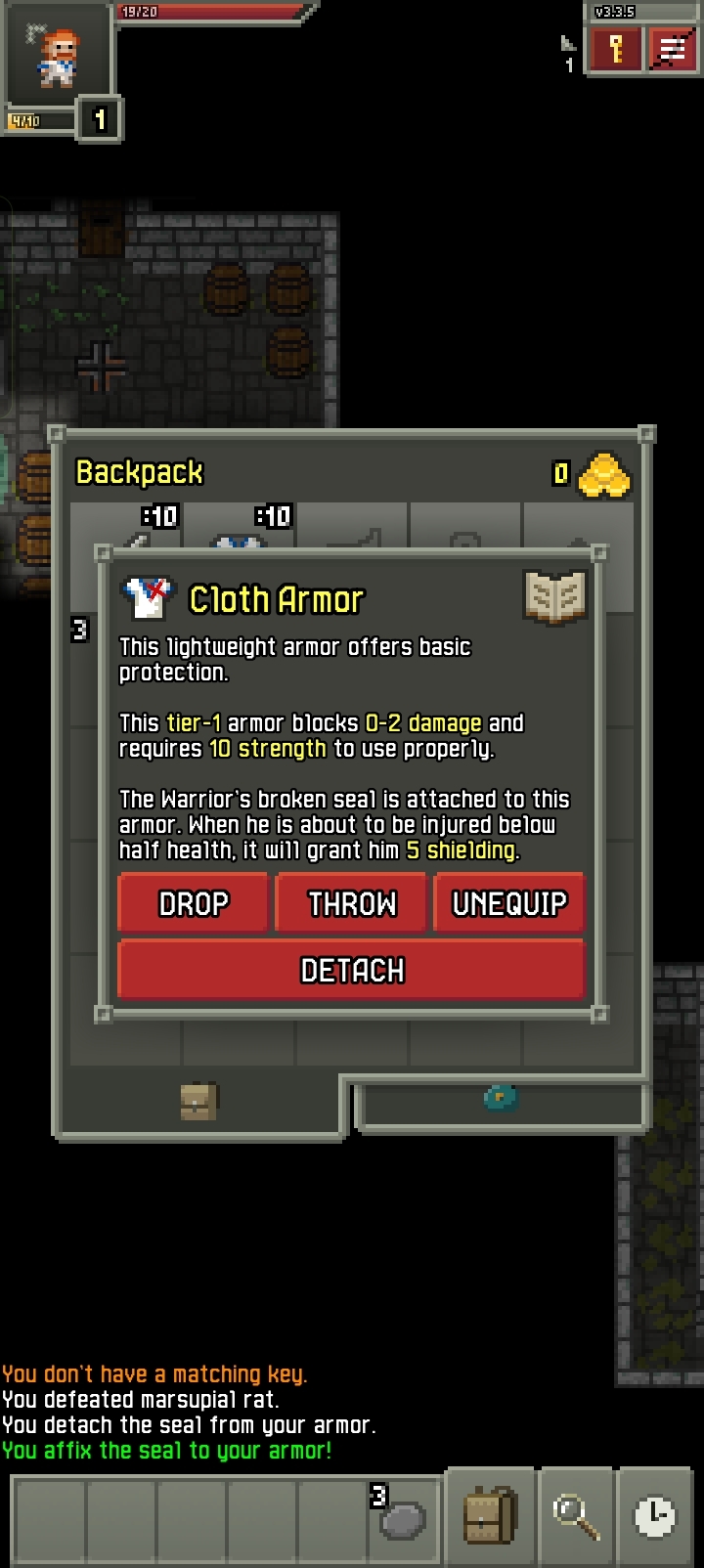Switch to the backpack bag tab
704x1568 pixels.
point(199,1102)
